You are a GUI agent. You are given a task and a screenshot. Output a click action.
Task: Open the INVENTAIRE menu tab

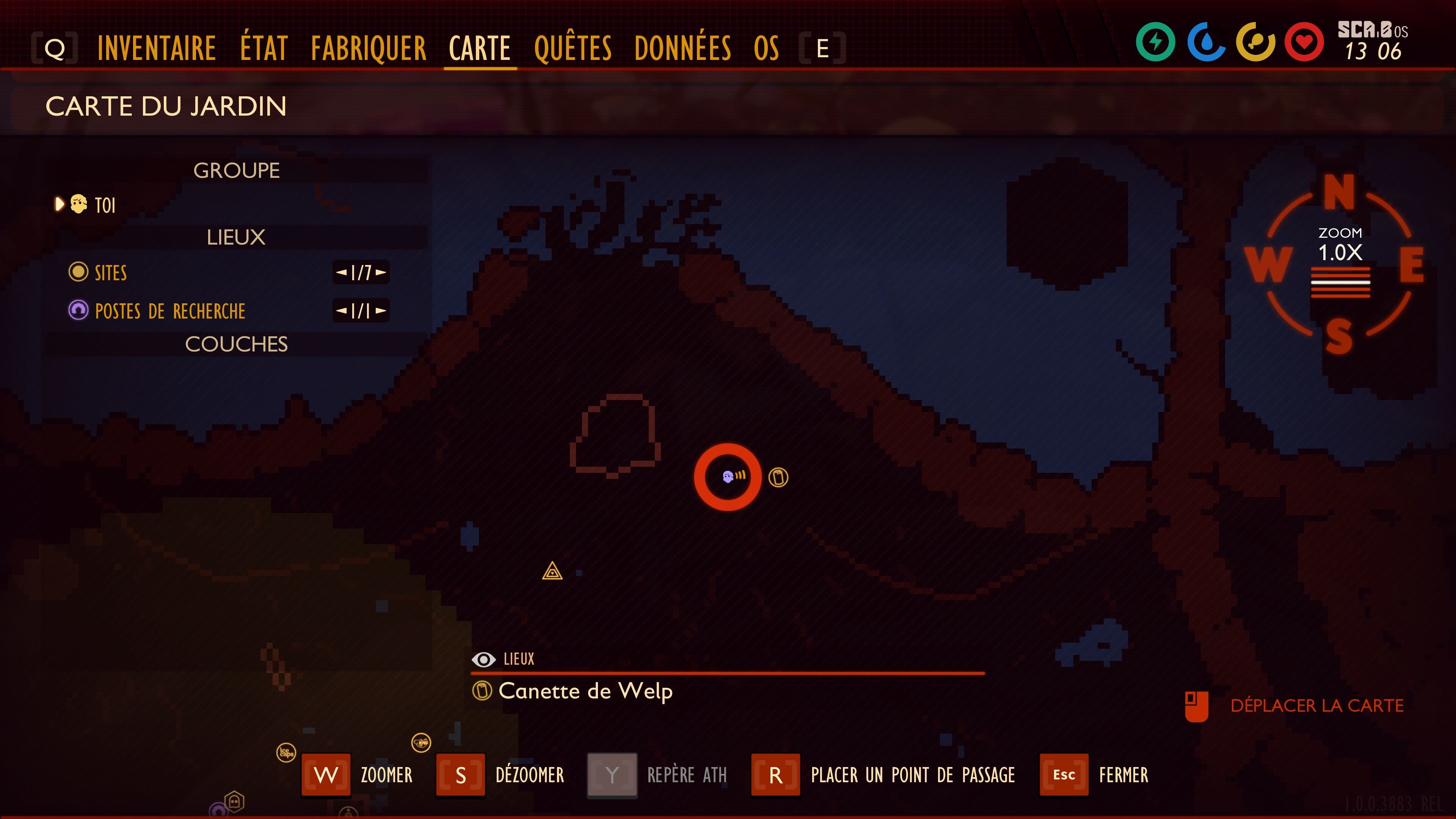[157, 48]
